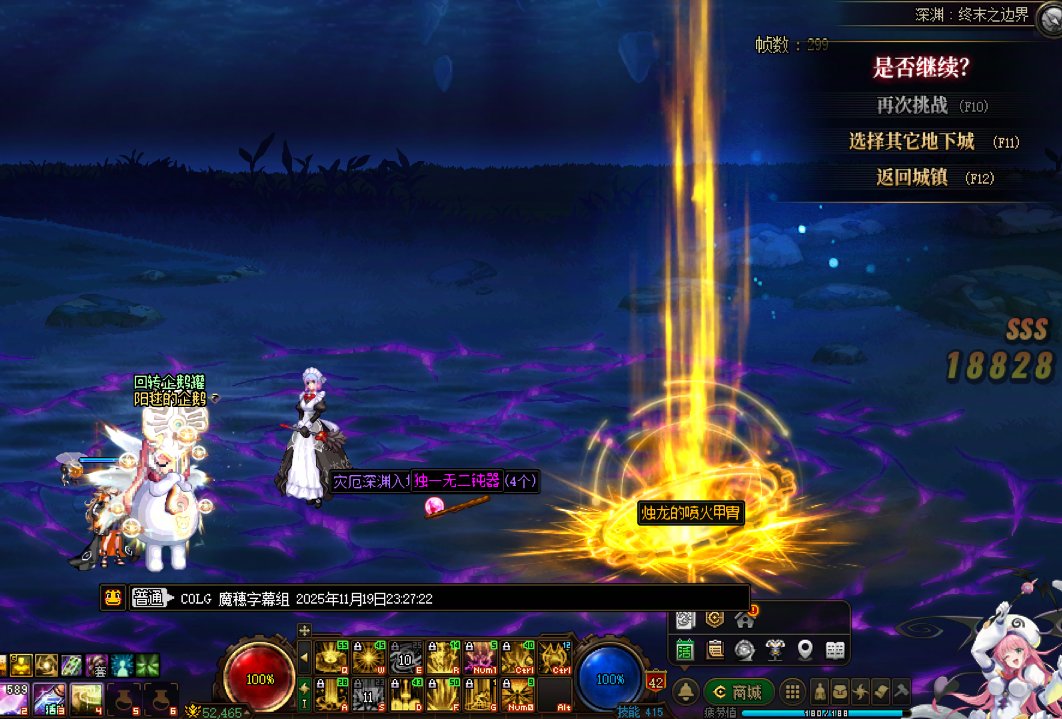The height and width of the screenshot is (719, 1062).
Task: Click the chat emoji face button
Action: click(x=113, y=598)
